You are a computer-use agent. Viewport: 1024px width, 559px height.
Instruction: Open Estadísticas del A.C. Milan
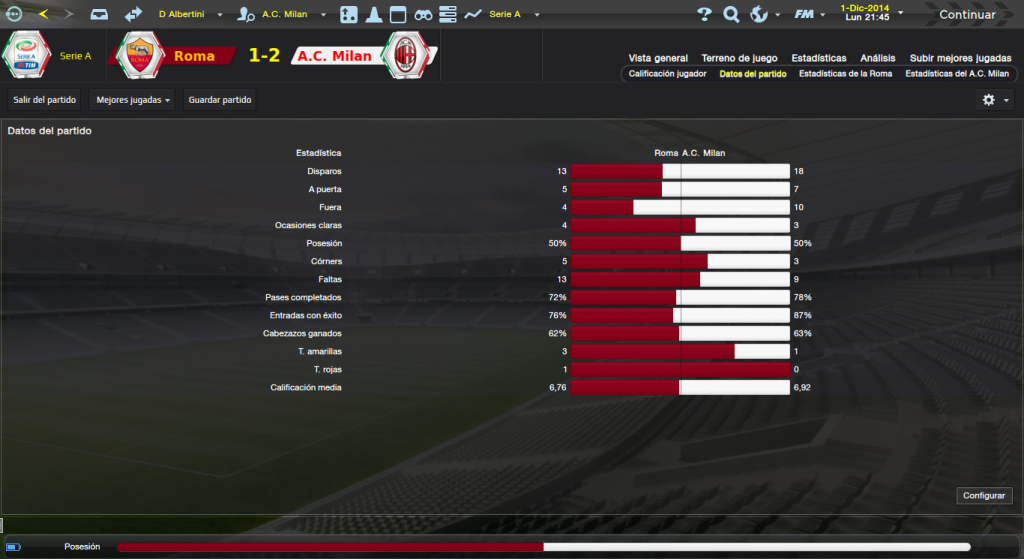957,74
